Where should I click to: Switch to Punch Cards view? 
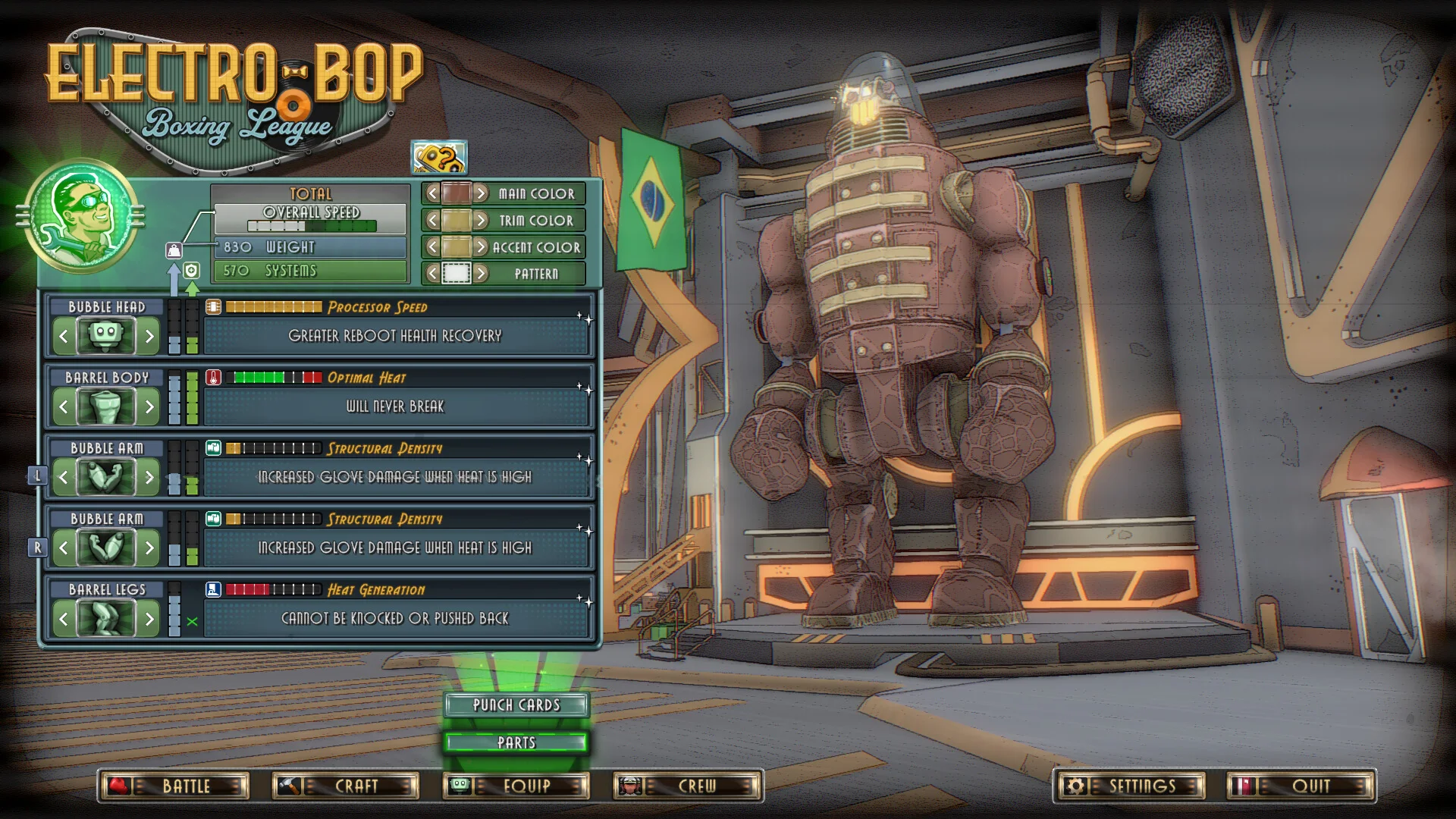[516, 705]
